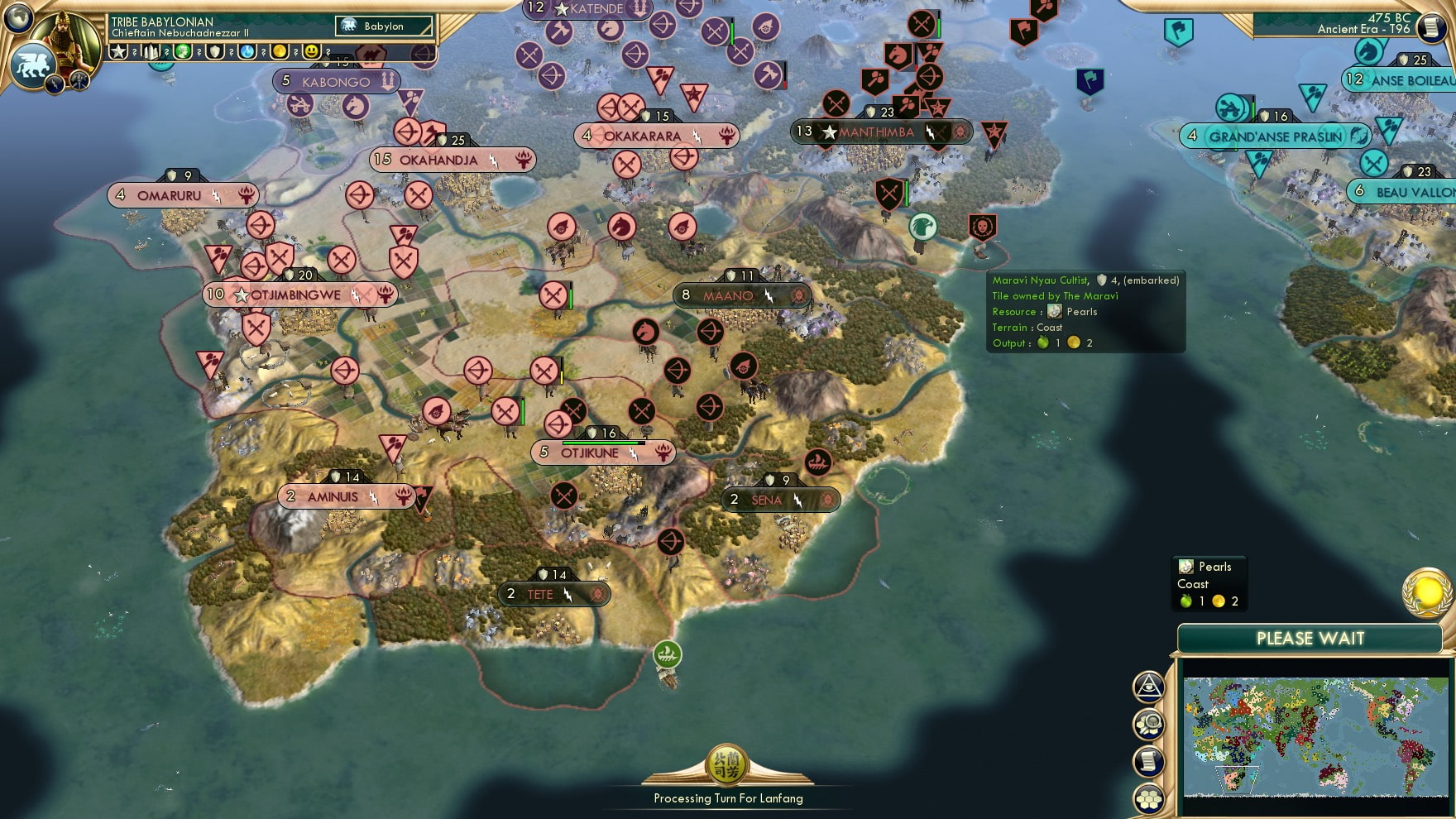Click the Maravi Nyau Cultist tooltip panel

pyautogui.click(x=1085, y=311)
